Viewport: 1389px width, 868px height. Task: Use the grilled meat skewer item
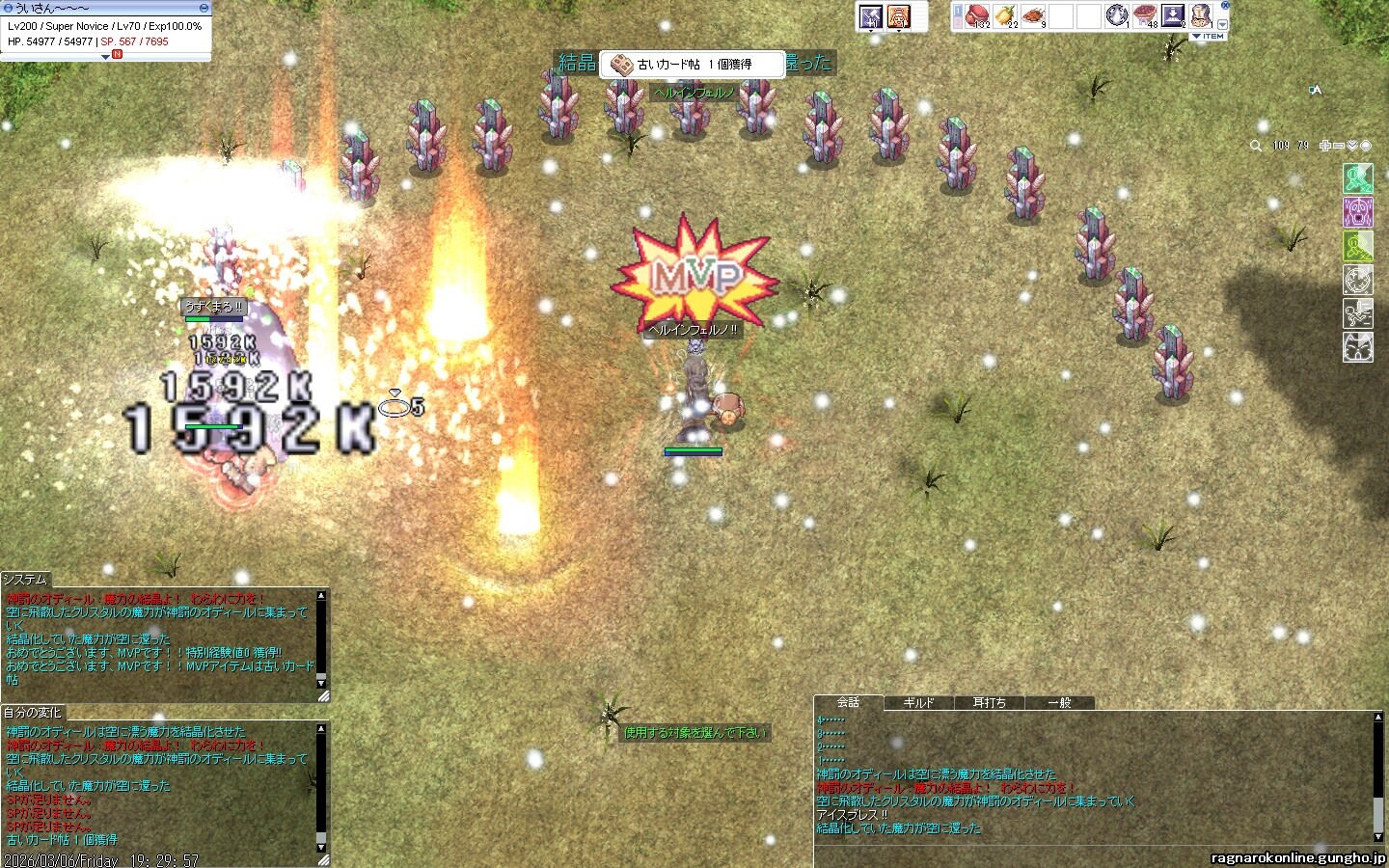tap(1033, 15)
